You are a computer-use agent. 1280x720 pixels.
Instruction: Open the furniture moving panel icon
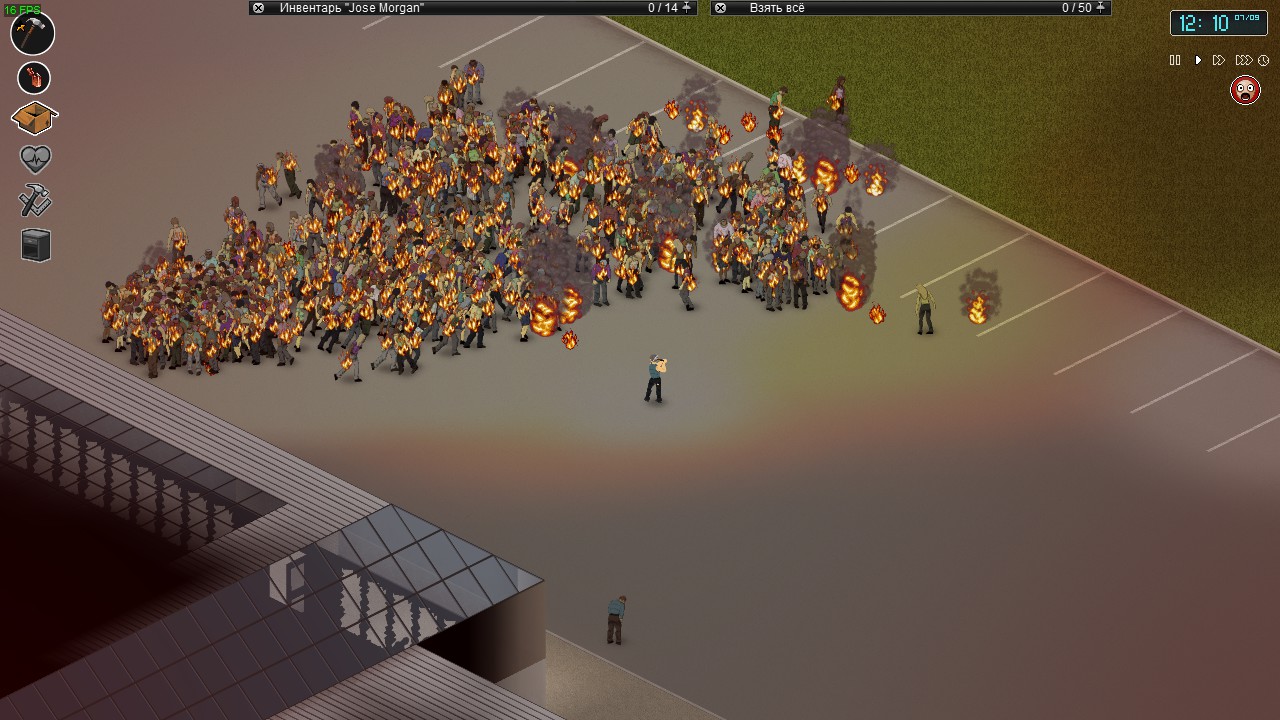coord(33,245)
